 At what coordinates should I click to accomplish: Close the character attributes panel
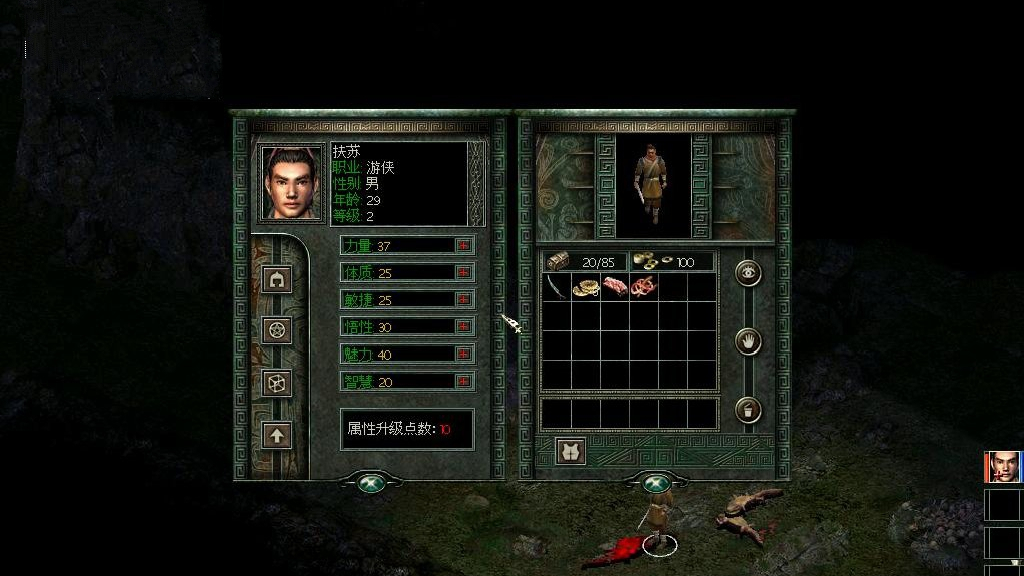tap(371, 483)
